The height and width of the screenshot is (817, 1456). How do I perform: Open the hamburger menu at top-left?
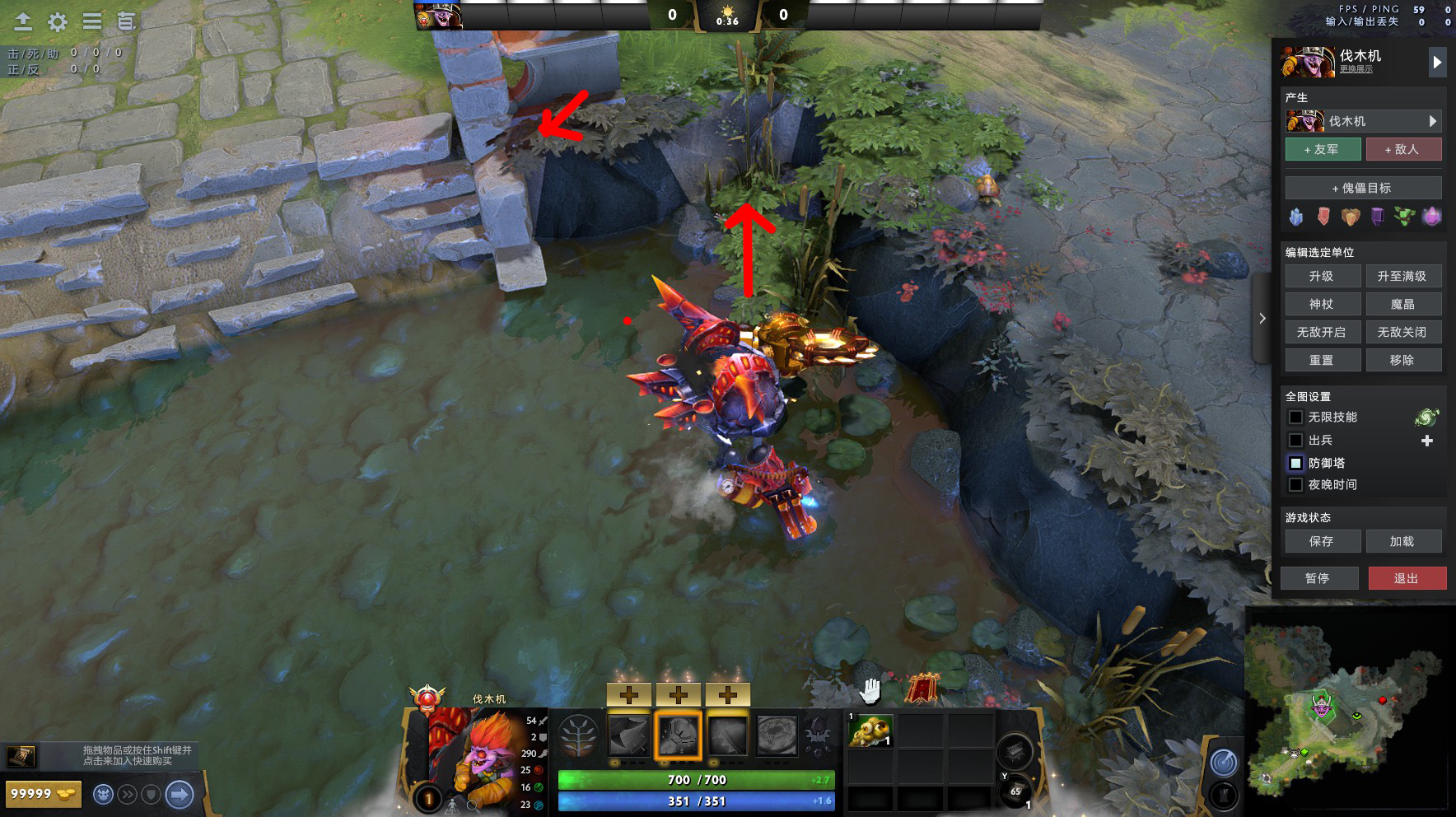click(x=93, y=23)
